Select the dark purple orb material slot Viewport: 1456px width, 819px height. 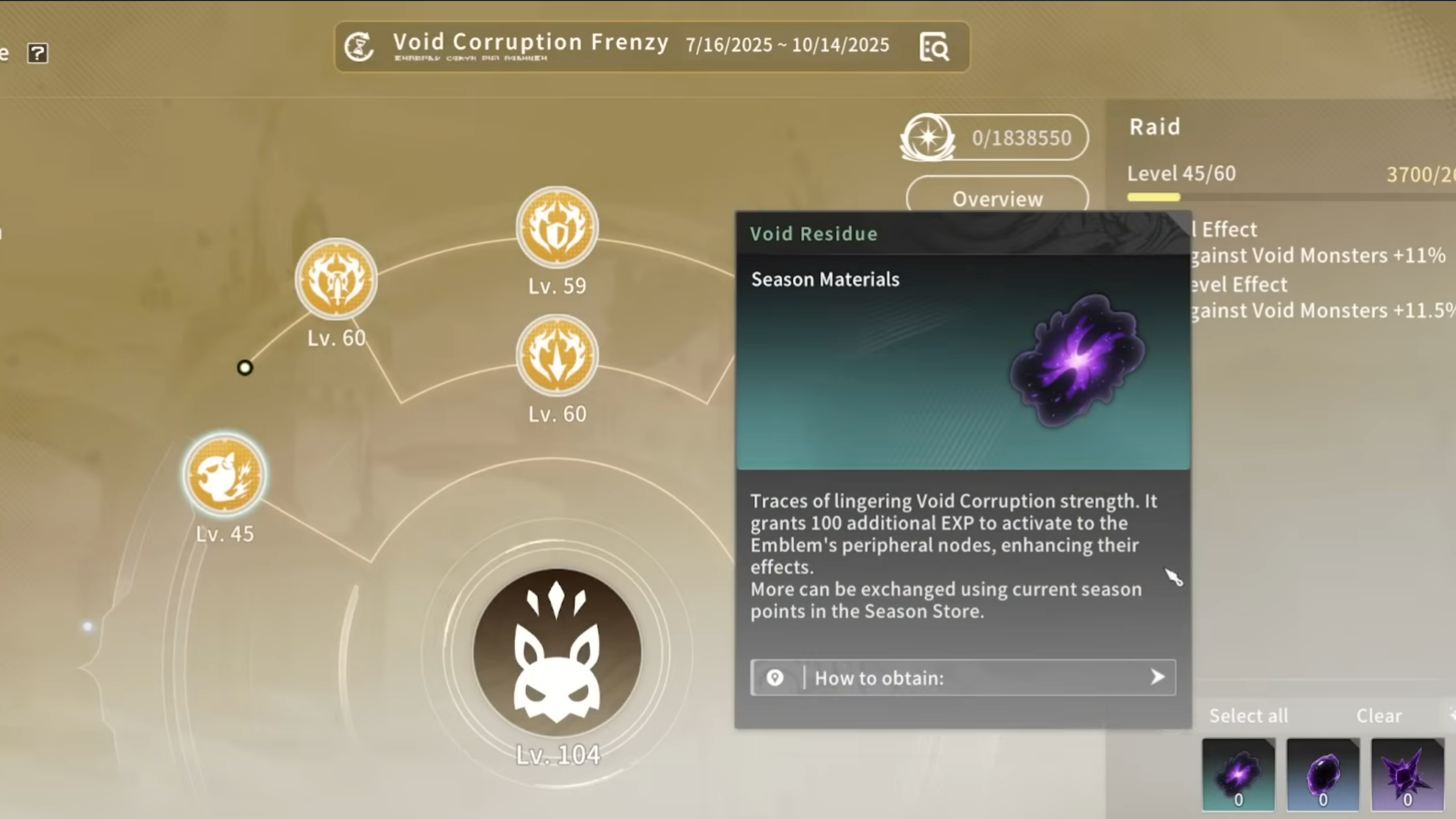[1323, 774]
